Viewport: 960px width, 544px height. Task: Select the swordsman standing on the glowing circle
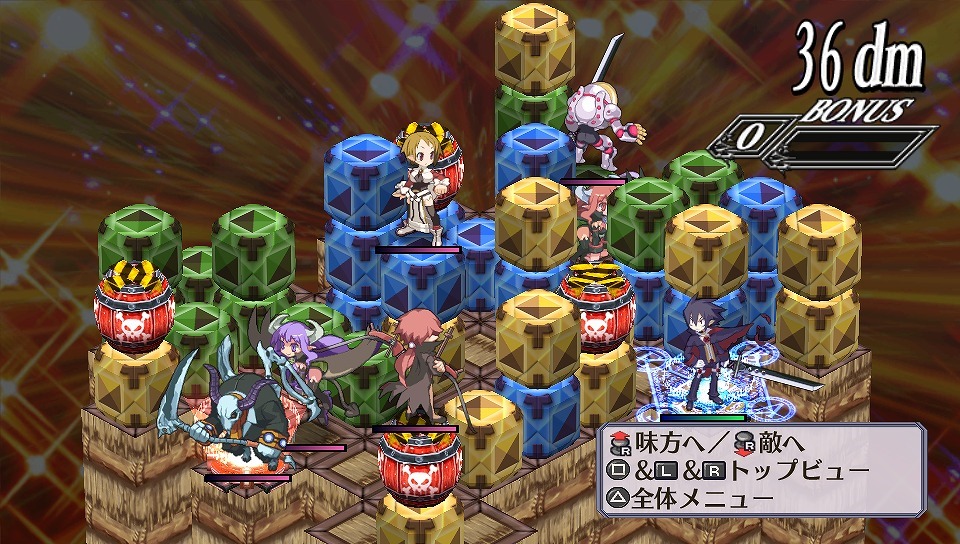pos(706,354)
